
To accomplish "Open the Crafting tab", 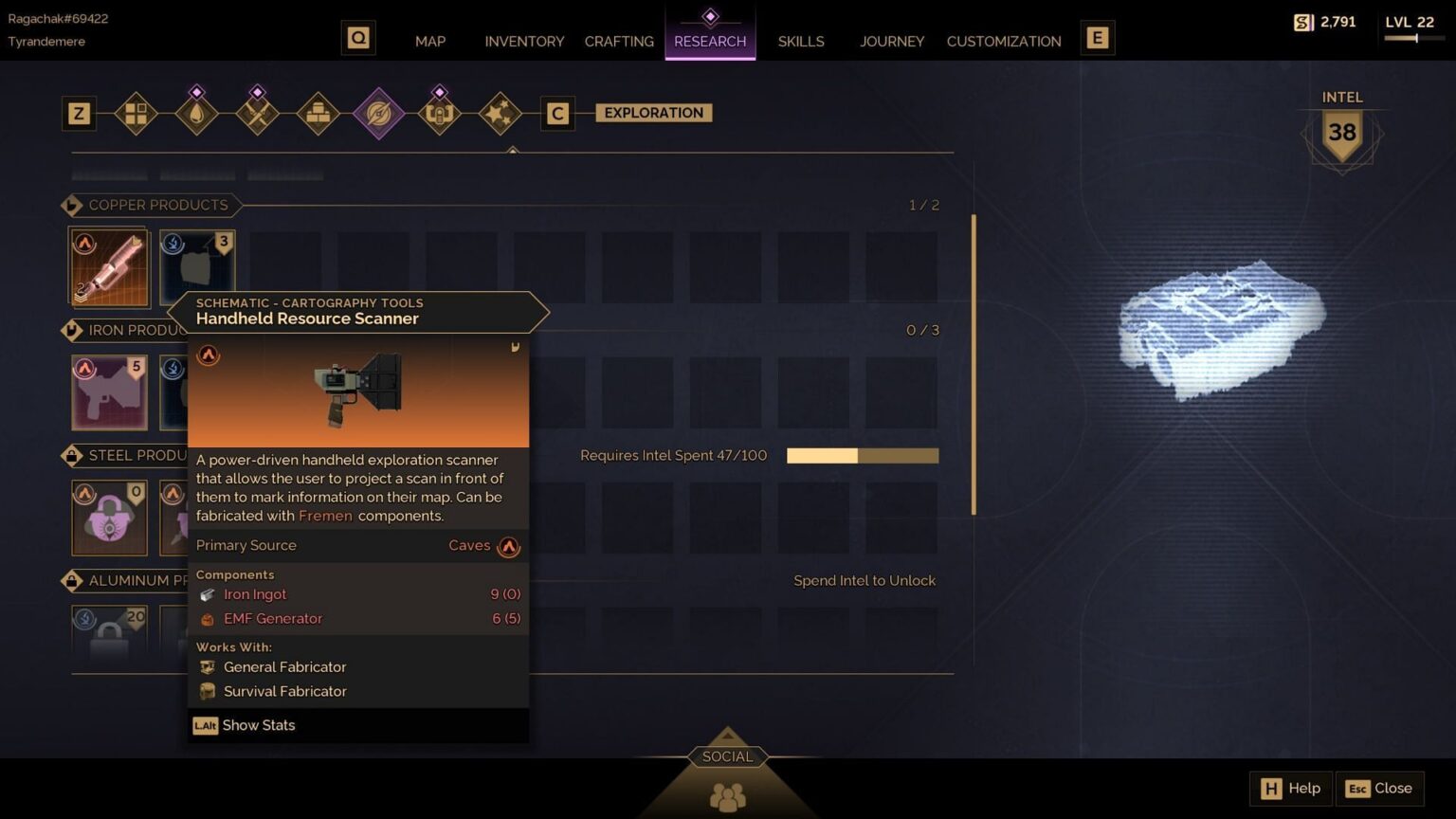I will point(619,41).
